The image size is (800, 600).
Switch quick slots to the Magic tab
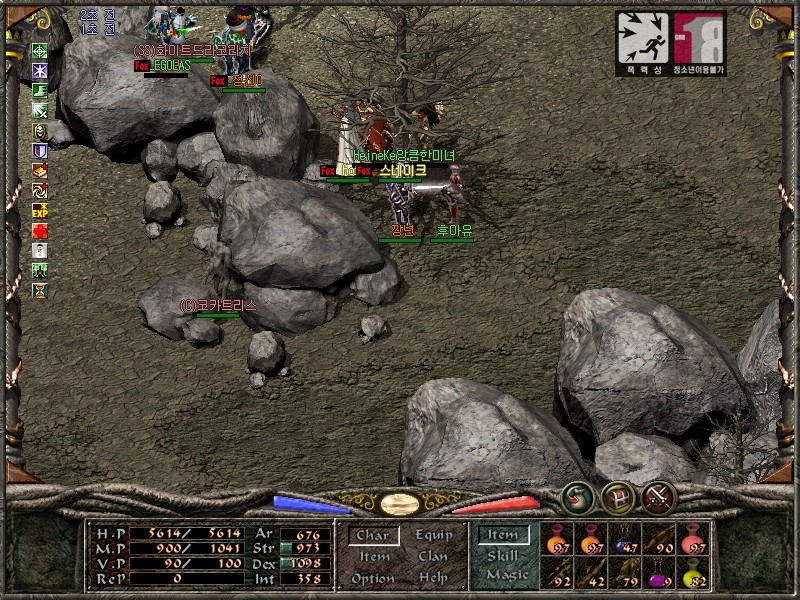tap(506, 576)
